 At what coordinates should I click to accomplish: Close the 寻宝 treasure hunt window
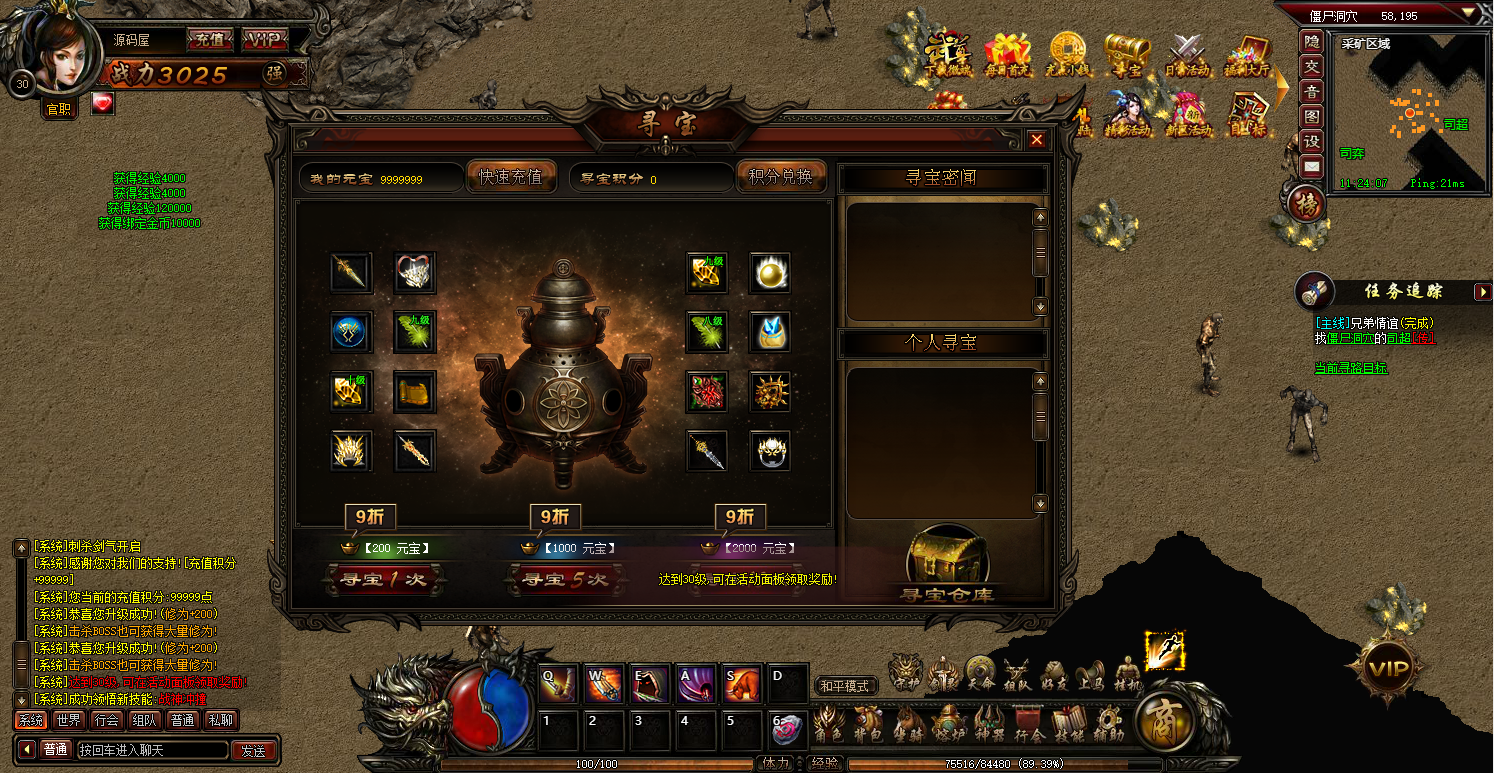[x=1037, y=140]
